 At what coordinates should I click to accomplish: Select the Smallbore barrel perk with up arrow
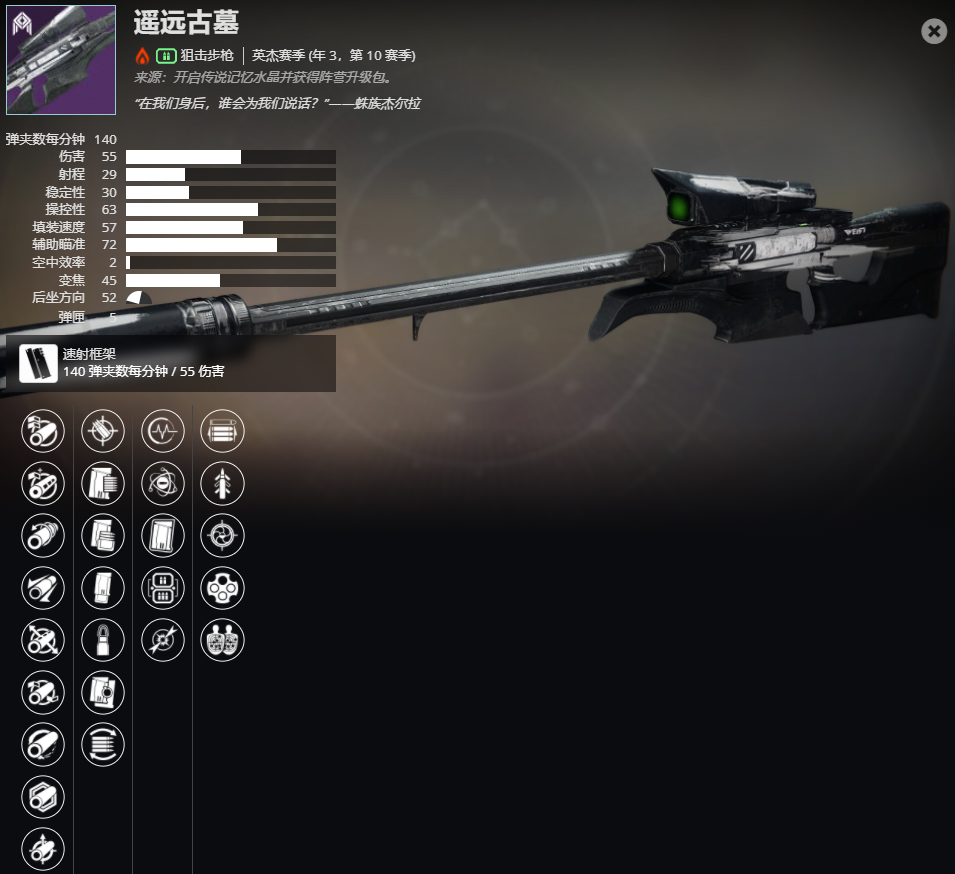pos(43,849)
